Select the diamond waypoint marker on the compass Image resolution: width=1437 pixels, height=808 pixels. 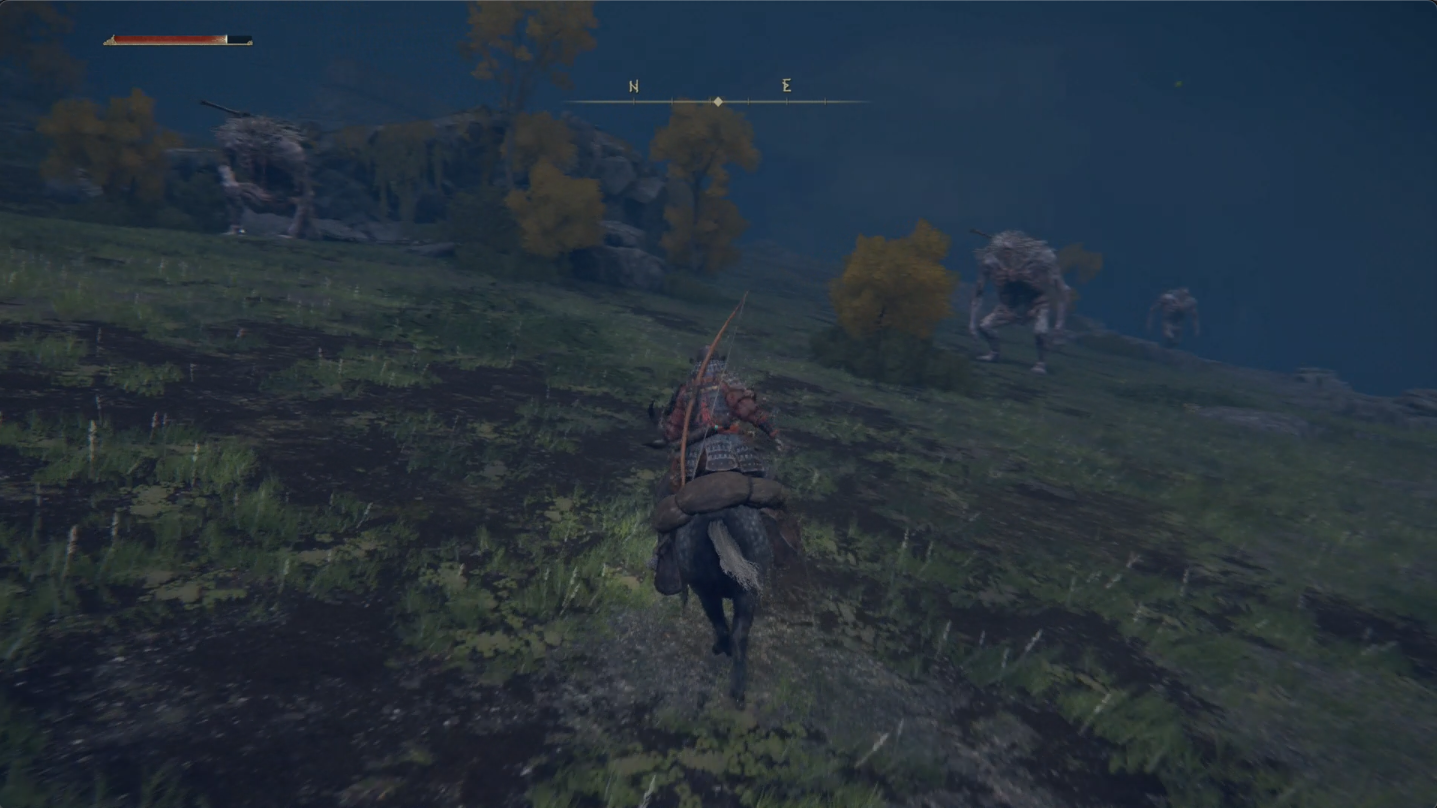(x=718, y=101)
